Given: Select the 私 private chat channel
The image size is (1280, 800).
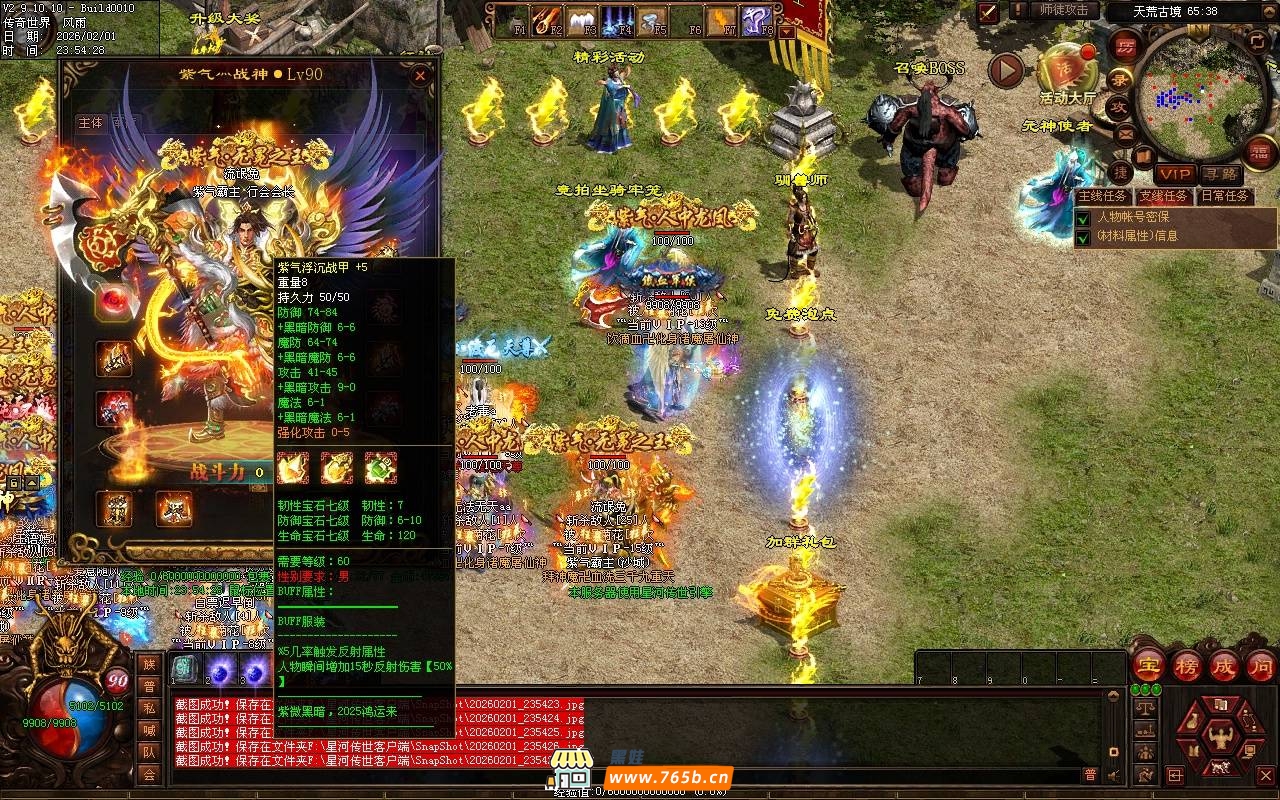Looking at the screenshot, I should pos(149,708).
